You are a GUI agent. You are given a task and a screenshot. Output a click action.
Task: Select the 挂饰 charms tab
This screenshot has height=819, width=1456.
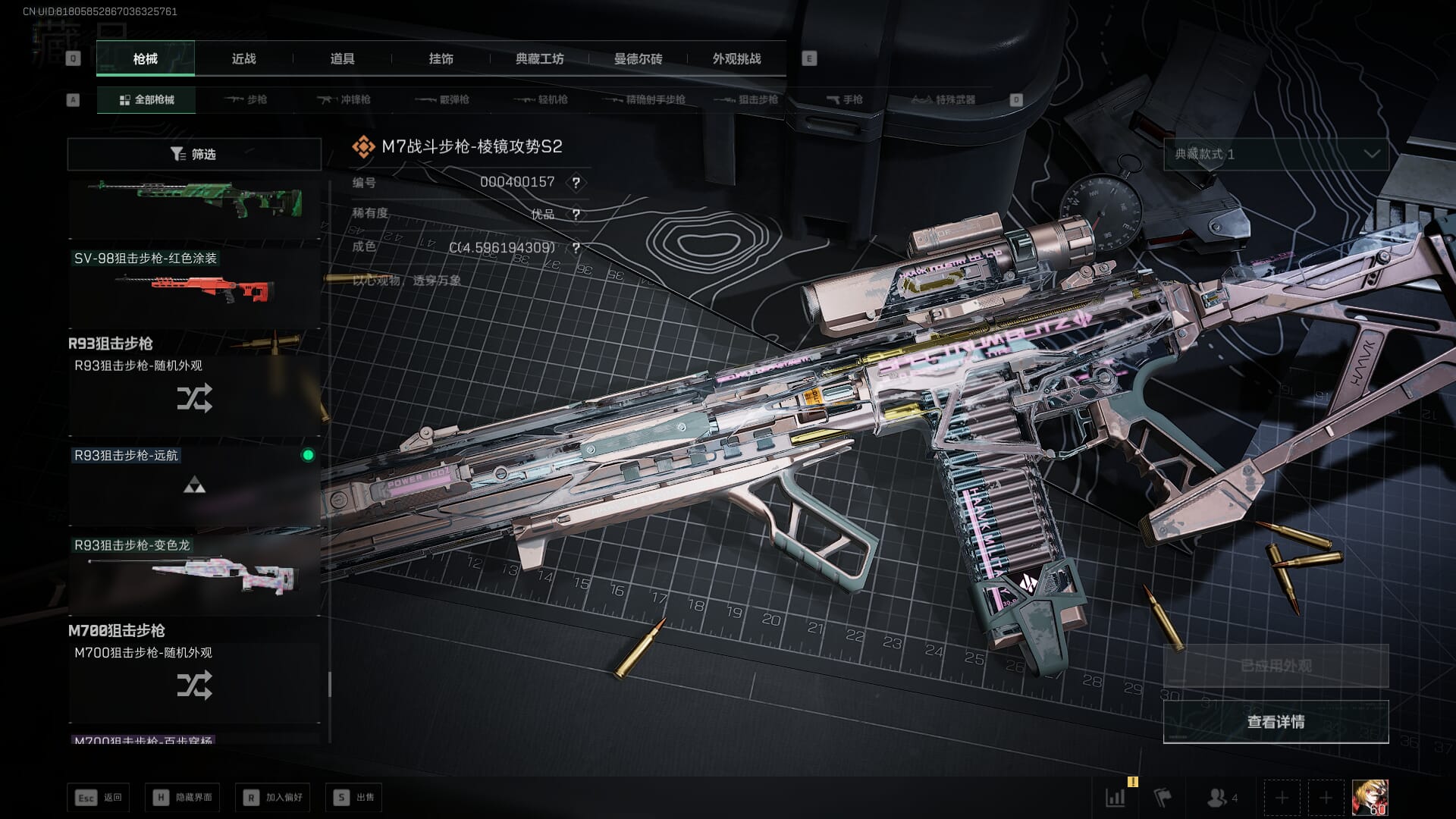[441, 58]
